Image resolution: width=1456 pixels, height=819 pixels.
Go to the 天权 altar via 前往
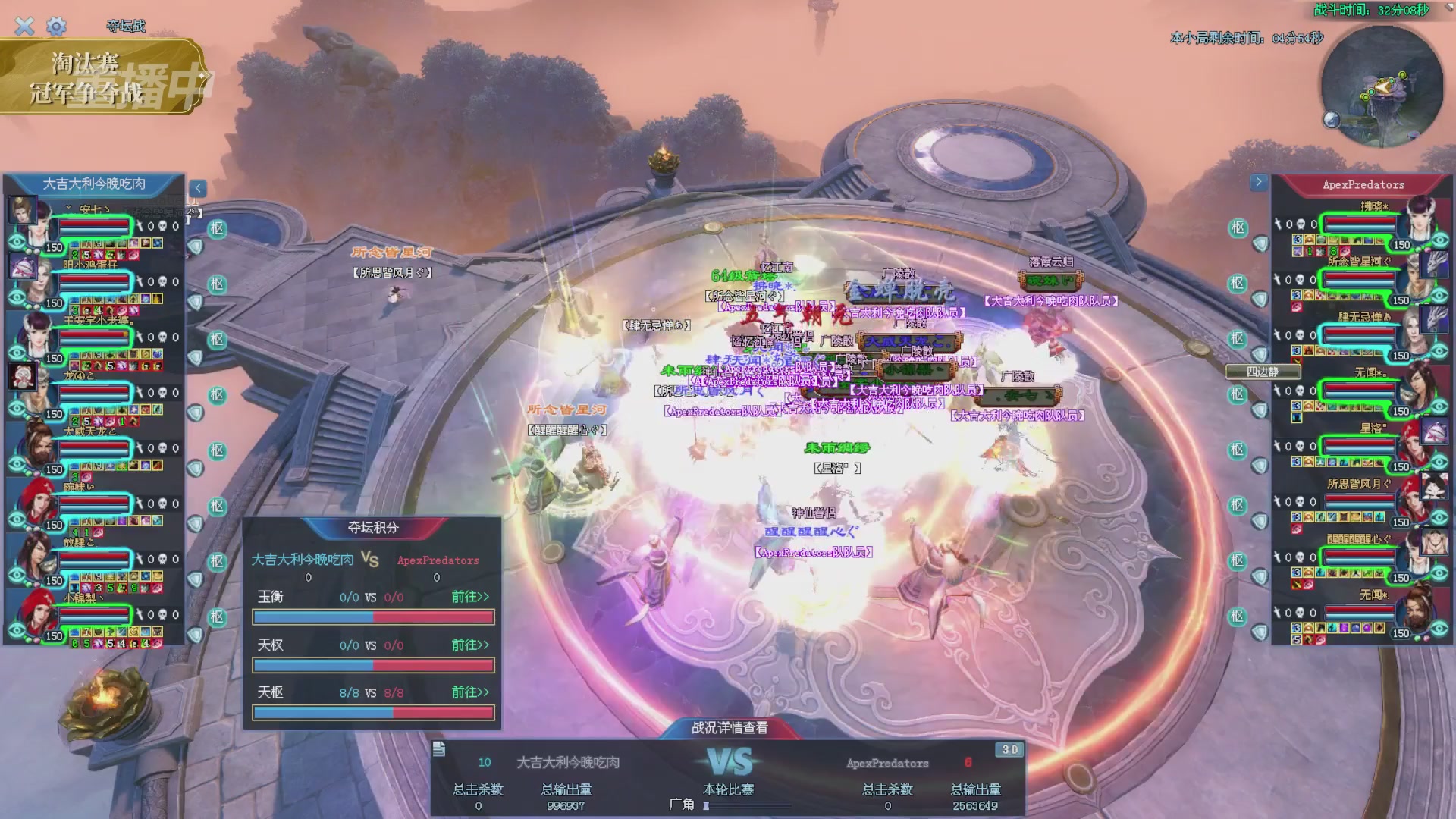click(470, 645)
